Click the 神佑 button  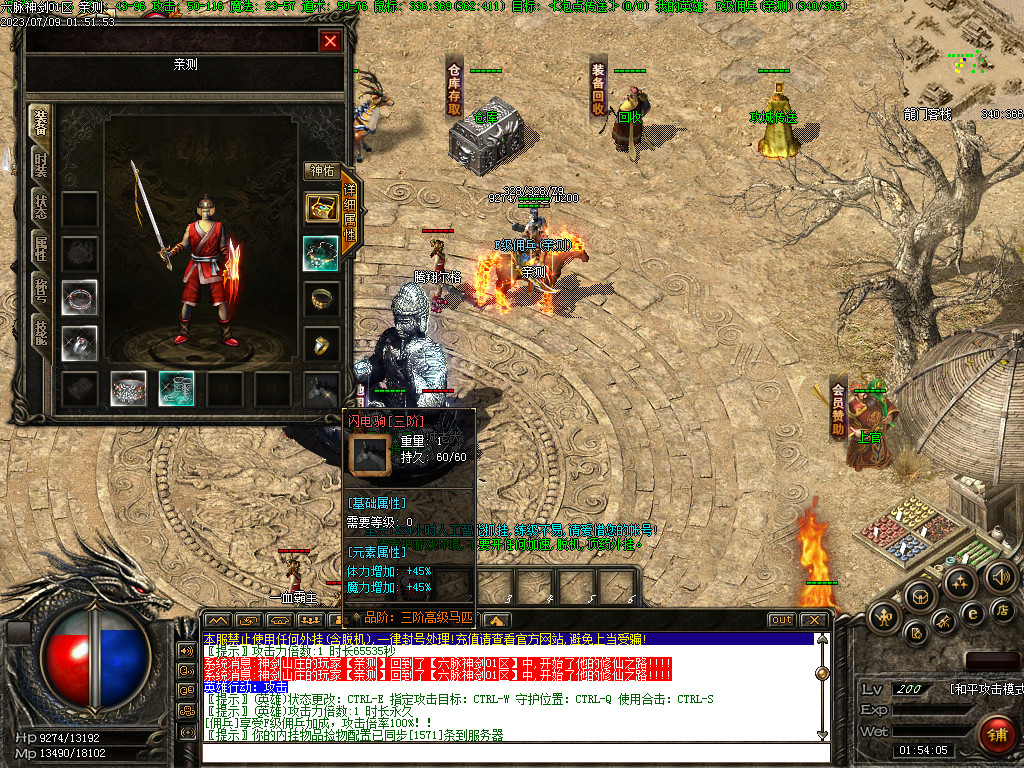[x=321, y=171]
